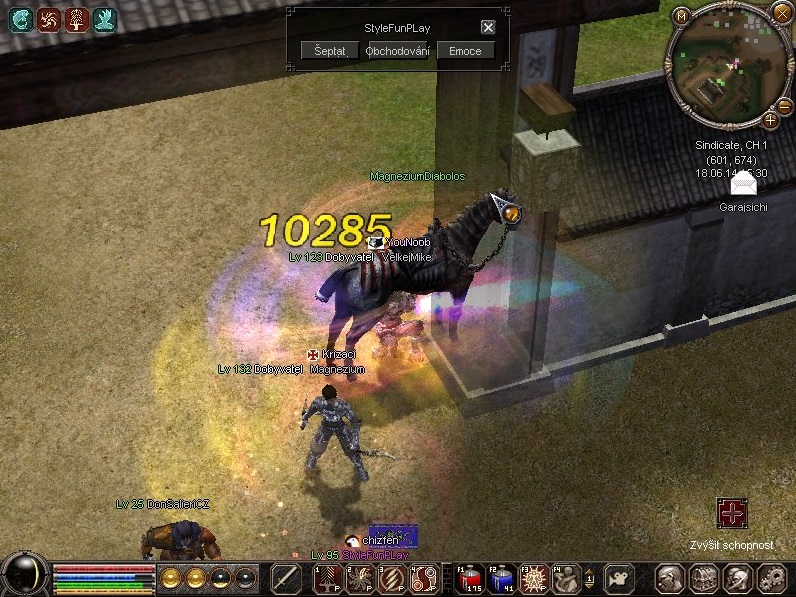Zoom in the minimap with plus button
This screenshot has width=796, height=597.
[770, 121]
